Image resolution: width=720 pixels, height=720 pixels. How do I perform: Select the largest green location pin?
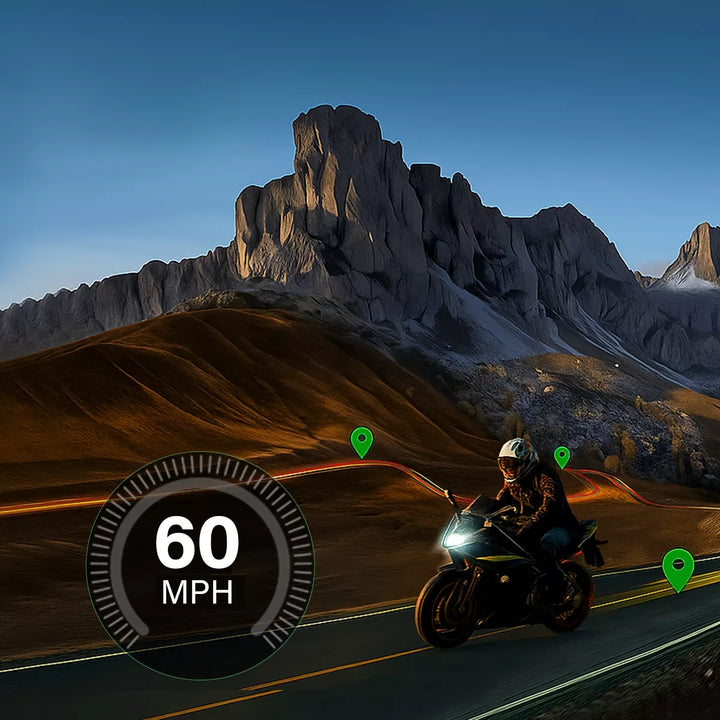678,567
